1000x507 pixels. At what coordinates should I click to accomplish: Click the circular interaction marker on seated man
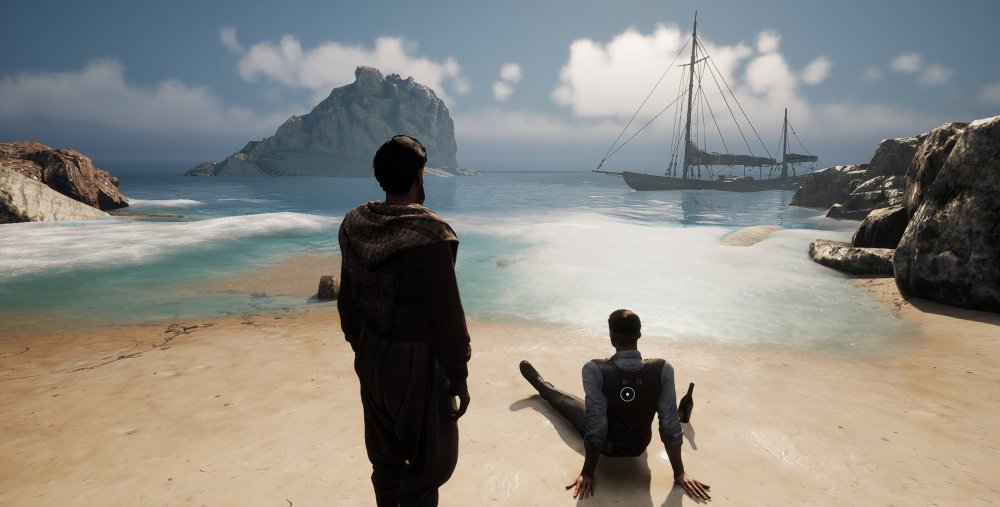click(x=627, y=394)
